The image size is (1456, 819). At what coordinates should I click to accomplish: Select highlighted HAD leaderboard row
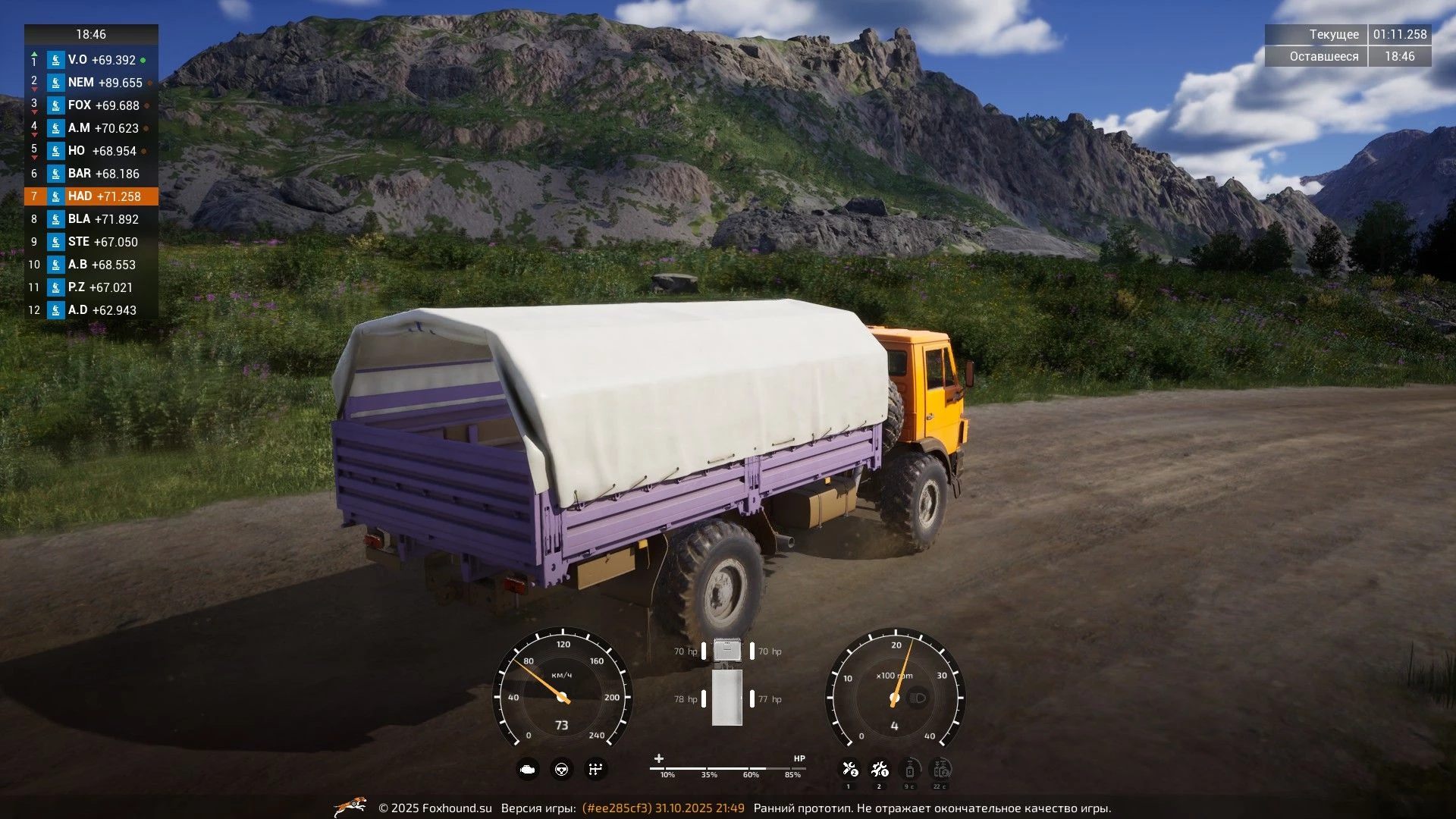[91, 196]
